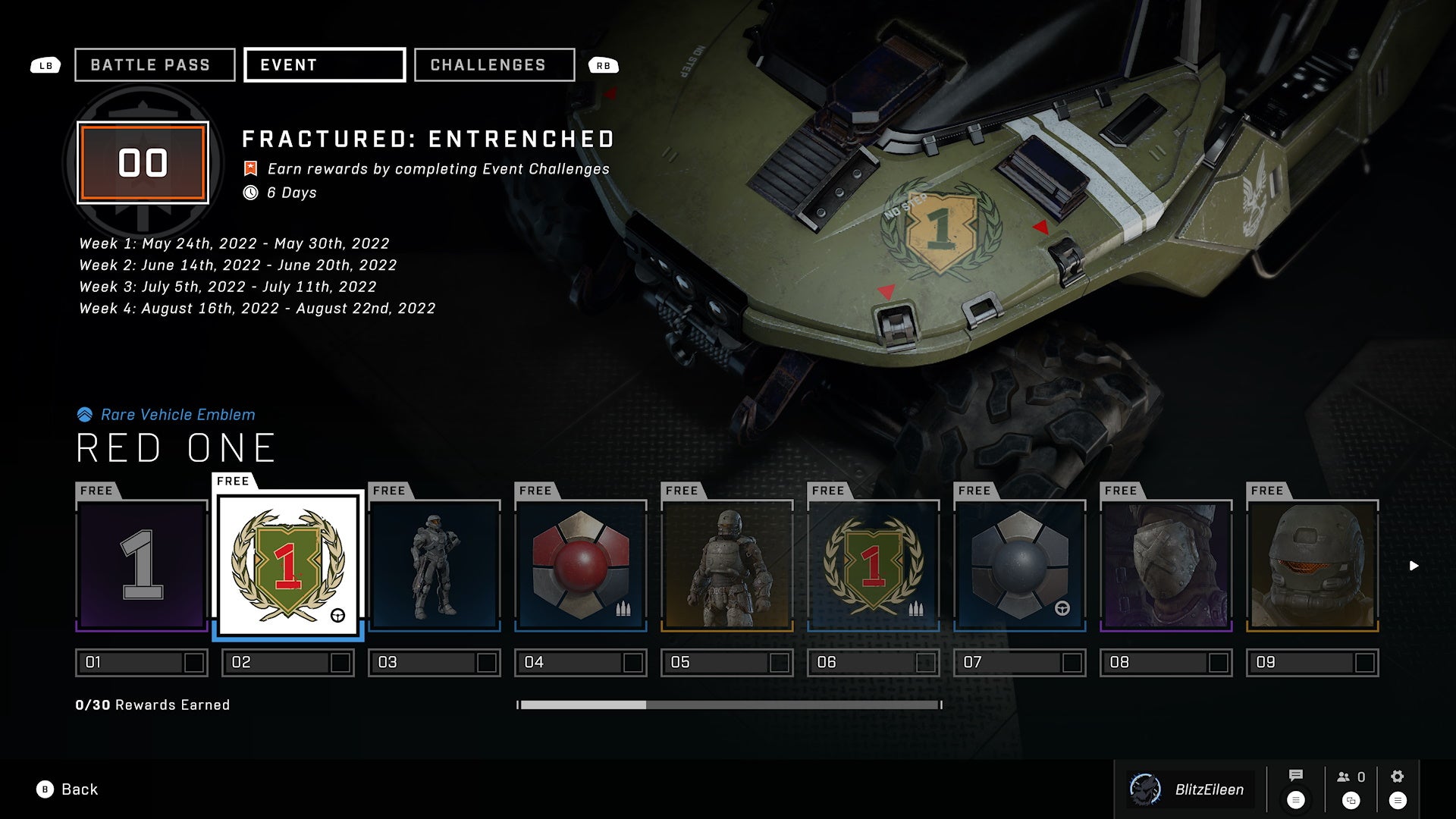The height and width of the screenshot is (819, 1456).
Task: Select the Event tab
Action: [x=325, y=65]
